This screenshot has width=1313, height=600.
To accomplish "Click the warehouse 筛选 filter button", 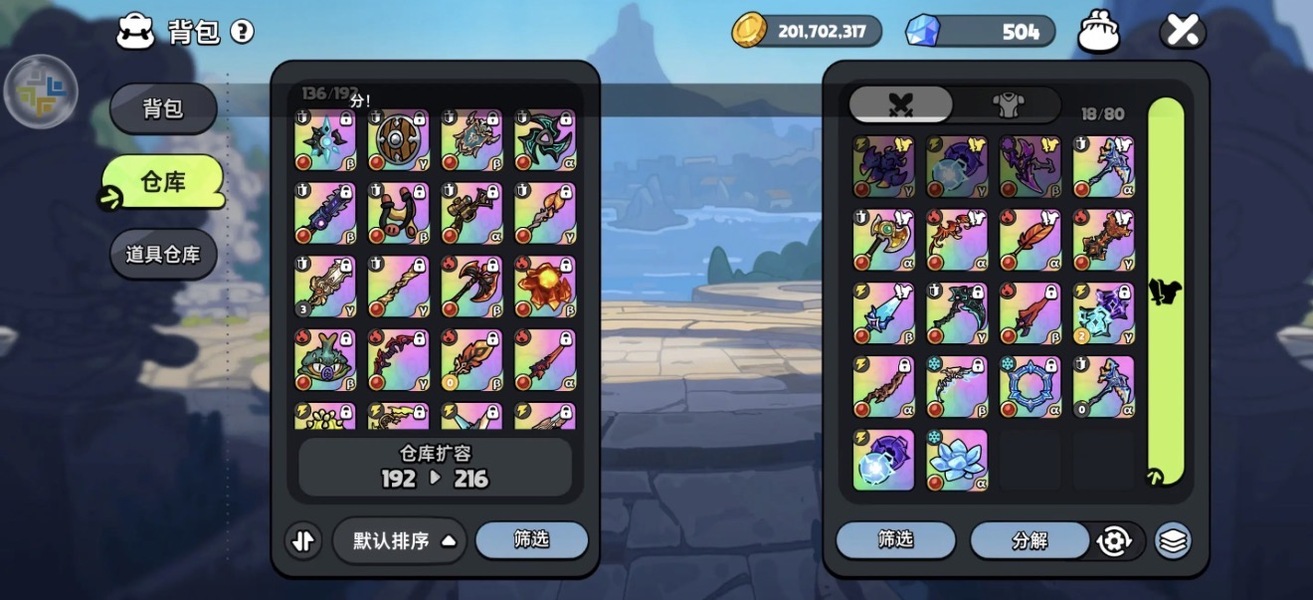I will 531,540.
